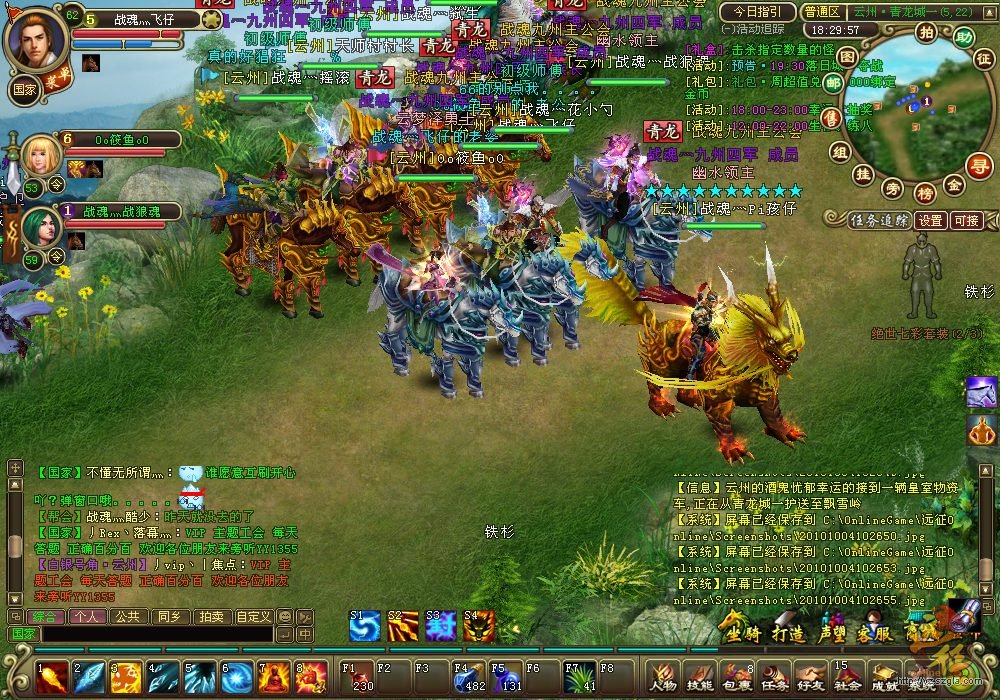Open the 榜 rankings button under the minimap

click(x=925, y=192)
